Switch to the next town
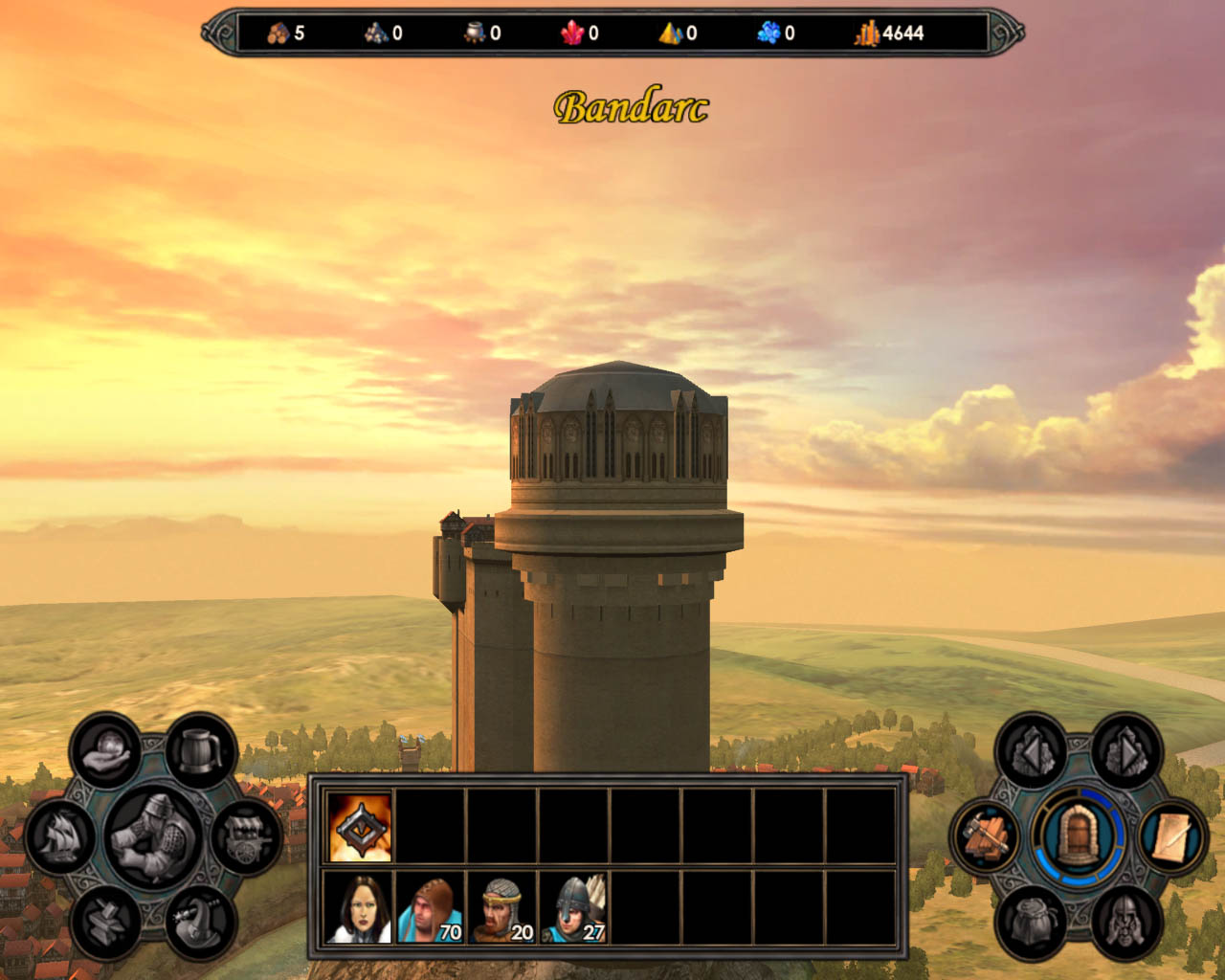 (x=1125, y=752)
